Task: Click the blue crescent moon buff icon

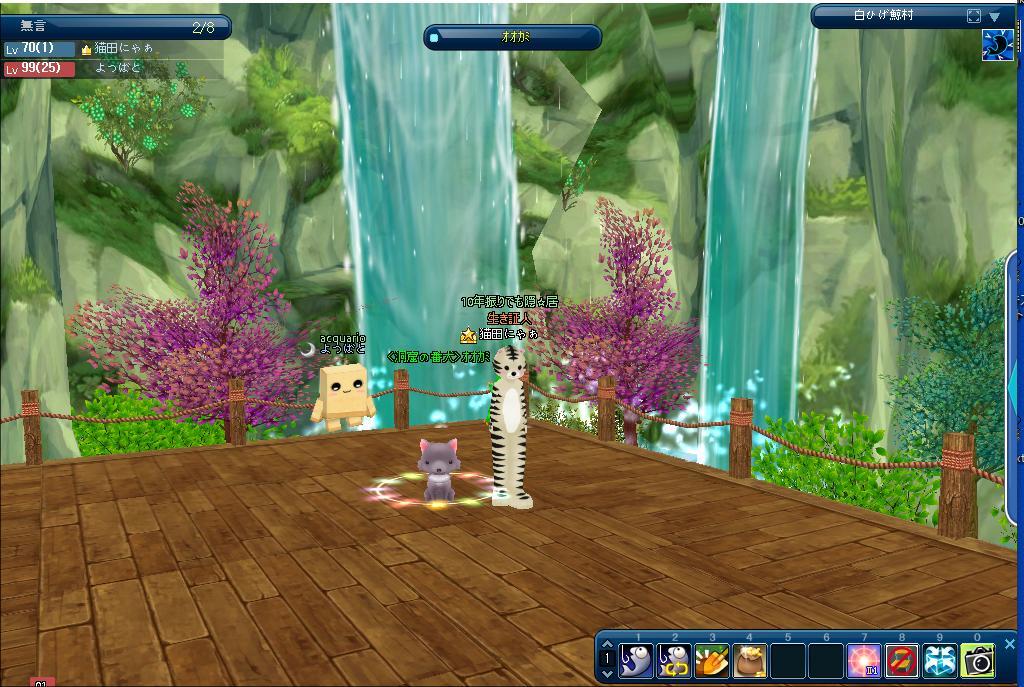Action: [997, 45]
